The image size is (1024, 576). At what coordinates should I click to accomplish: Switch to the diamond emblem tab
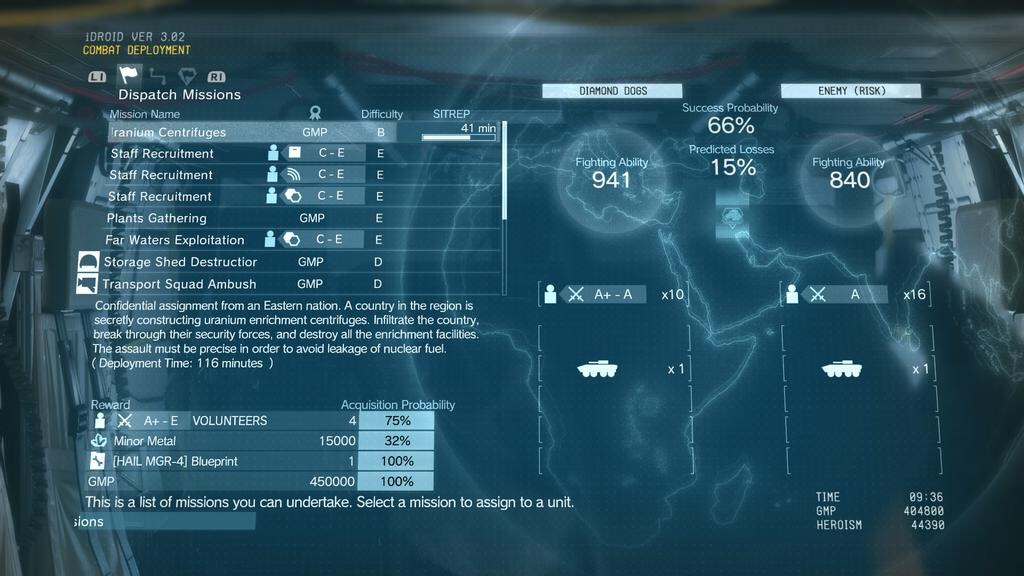coord(186,75)
